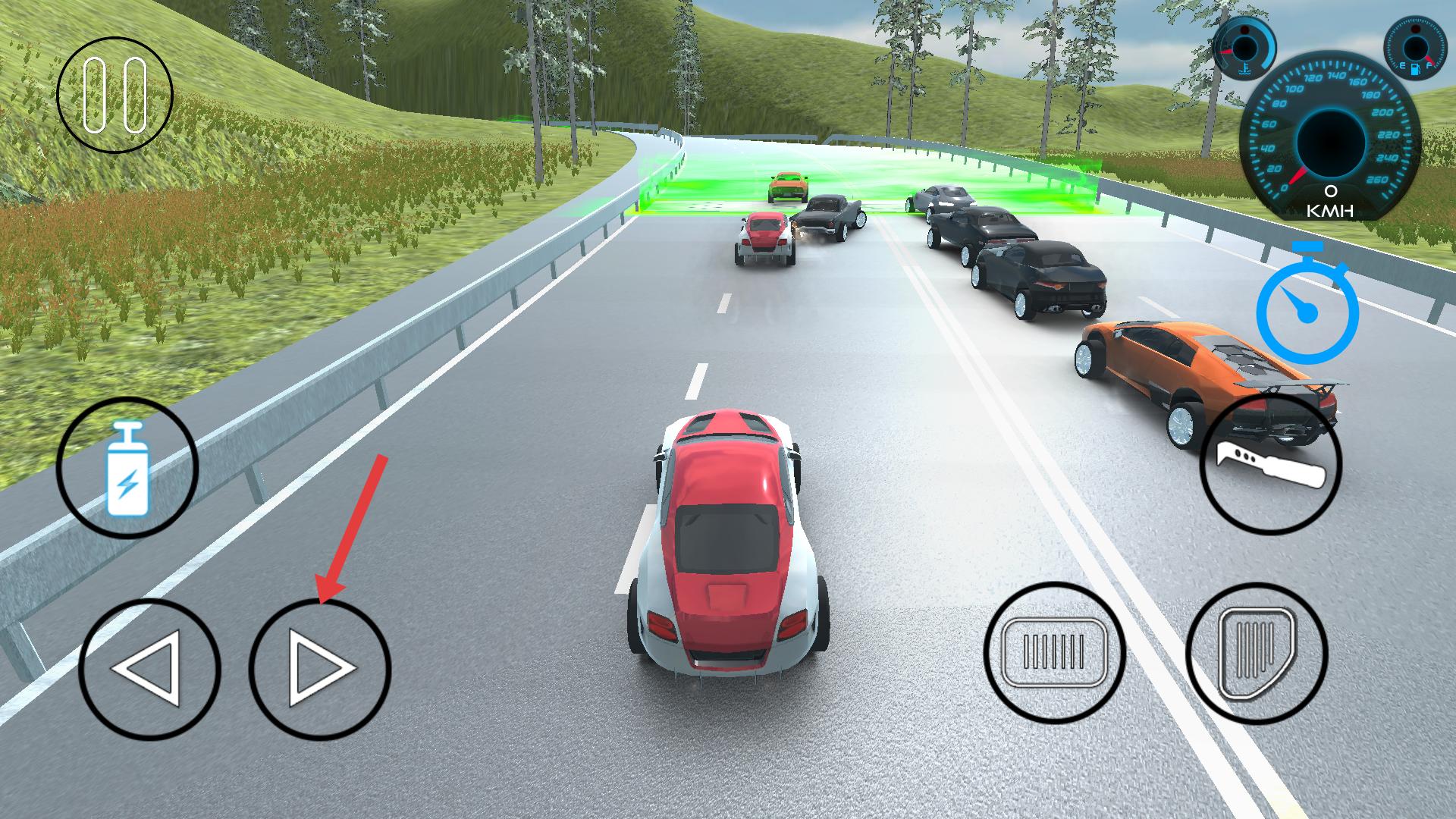The height and width of the screenshot is (819, 1456).
Task: Steer left with the left arrow button
Action: pos(149,669)
